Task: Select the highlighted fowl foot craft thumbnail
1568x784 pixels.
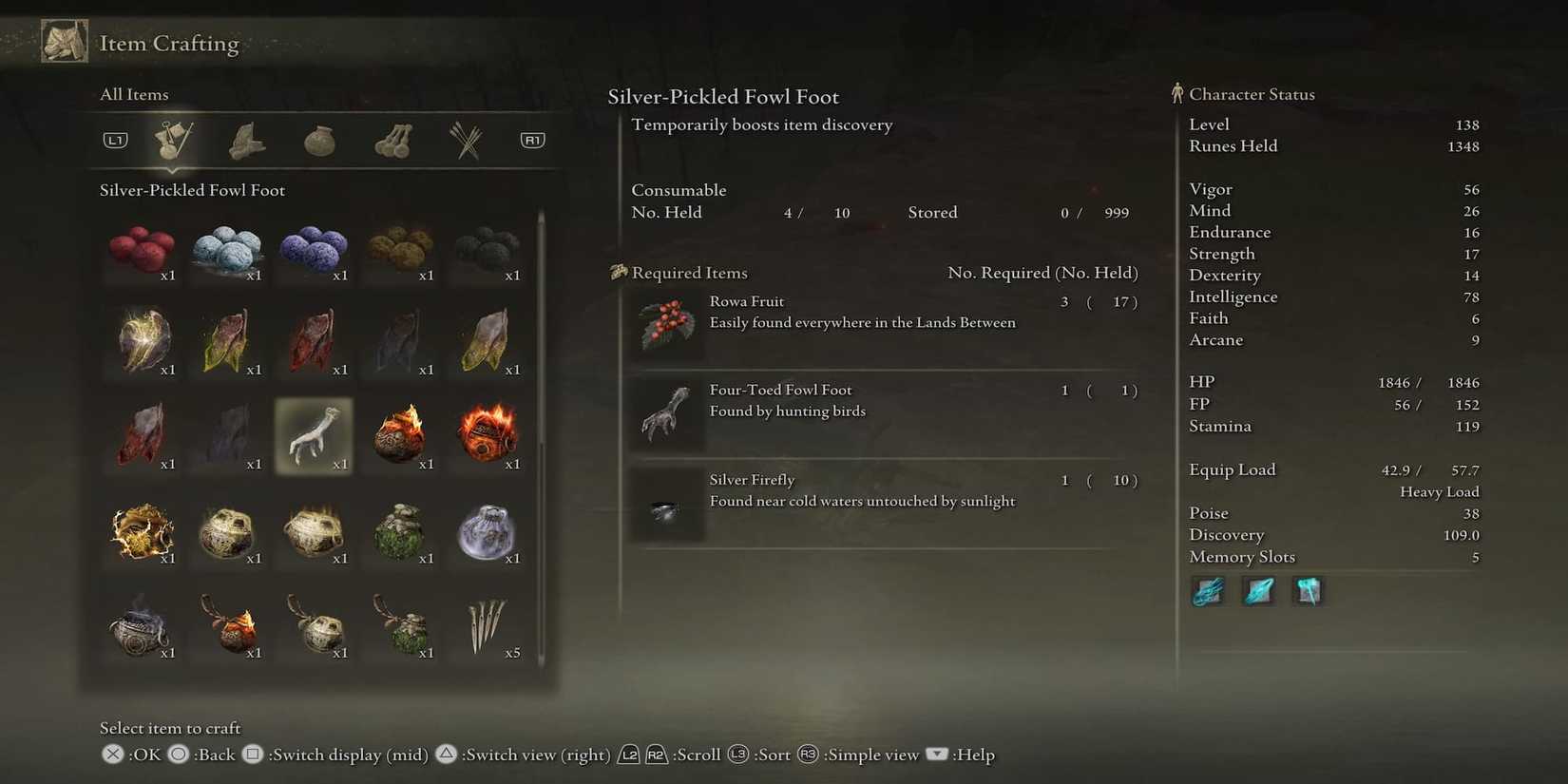Action: tap(314, 435)
